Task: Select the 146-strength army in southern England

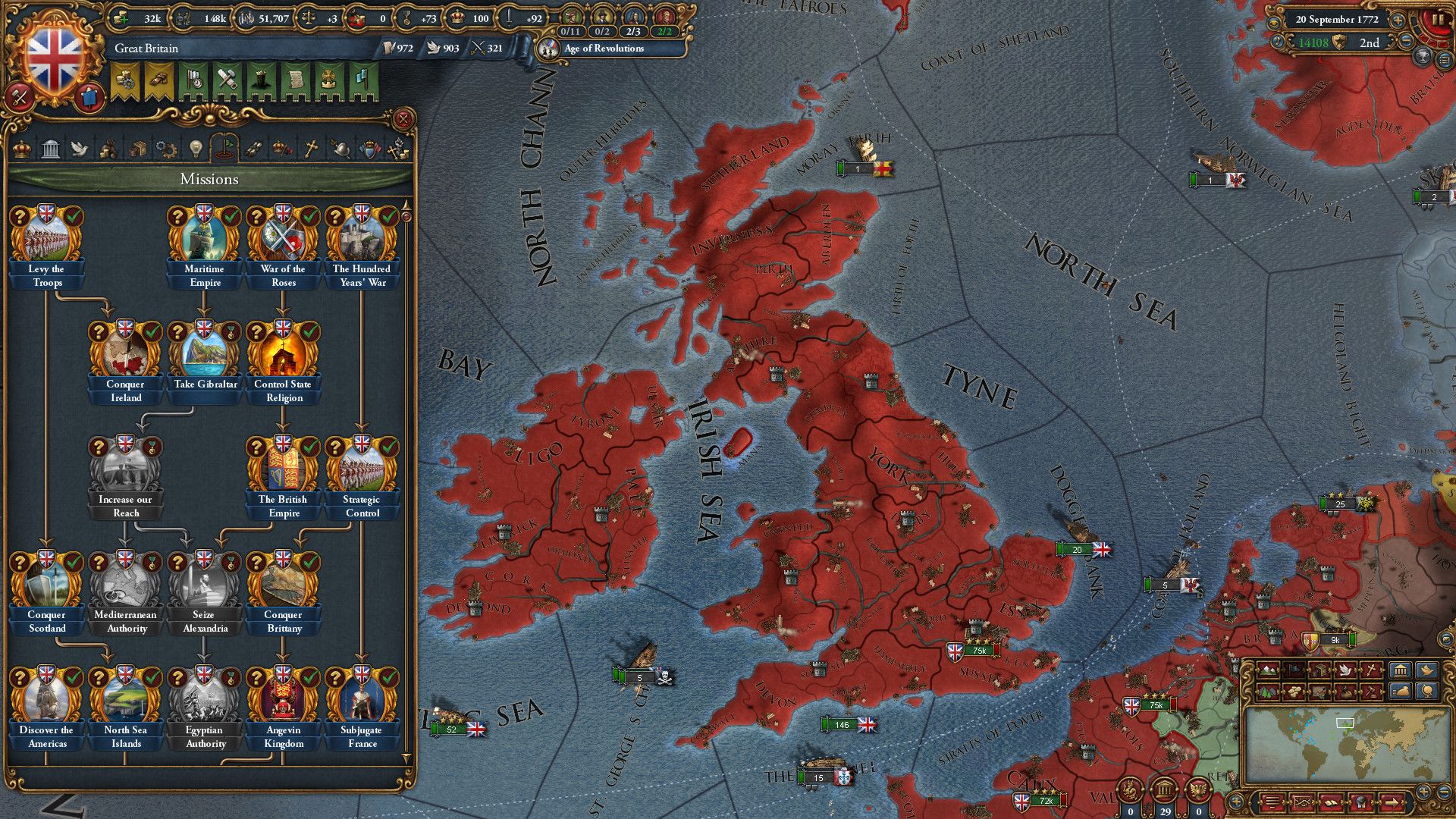Action: tap(842, 725)
